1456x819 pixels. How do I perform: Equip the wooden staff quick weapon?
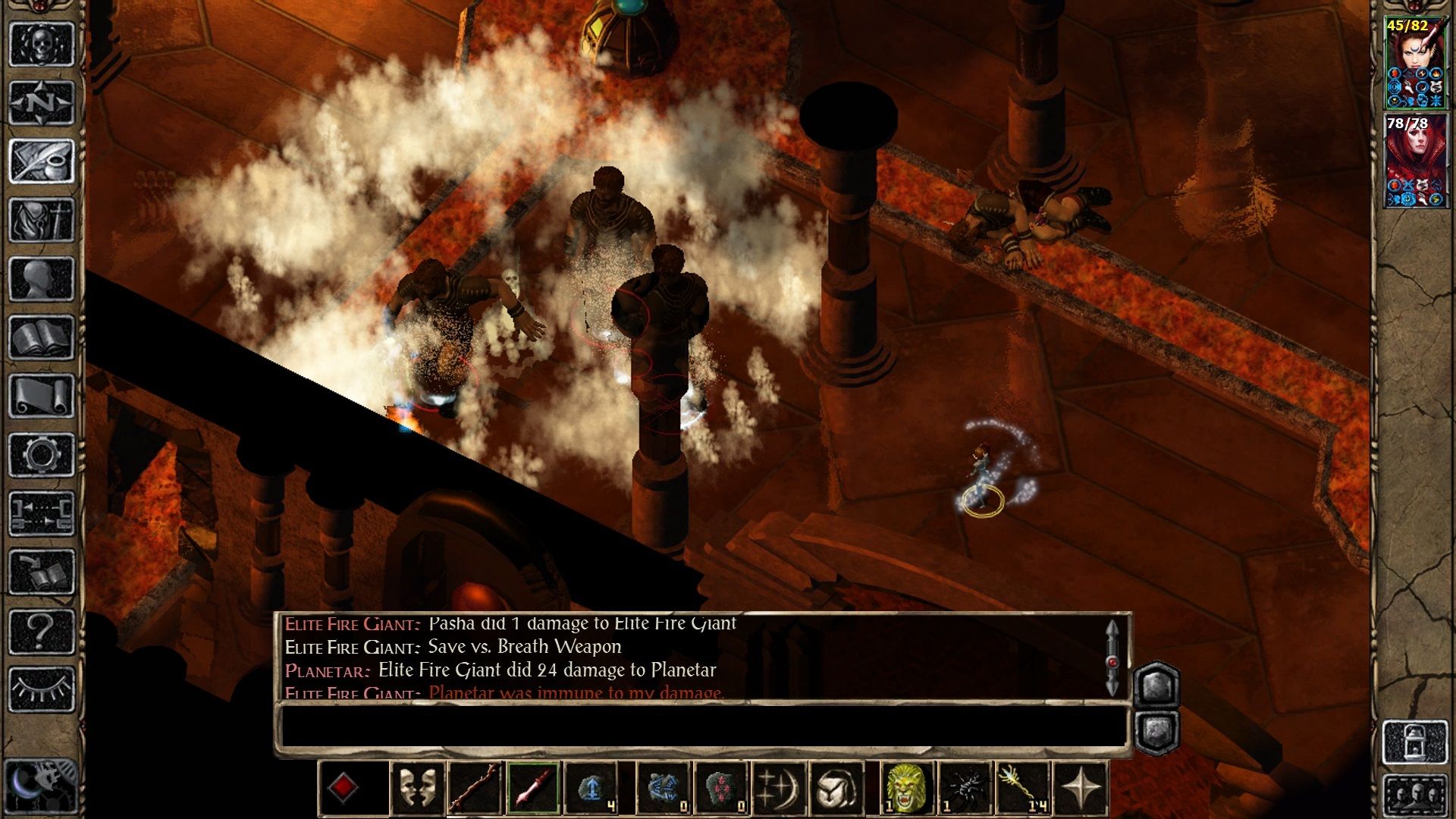click(475, 789)
